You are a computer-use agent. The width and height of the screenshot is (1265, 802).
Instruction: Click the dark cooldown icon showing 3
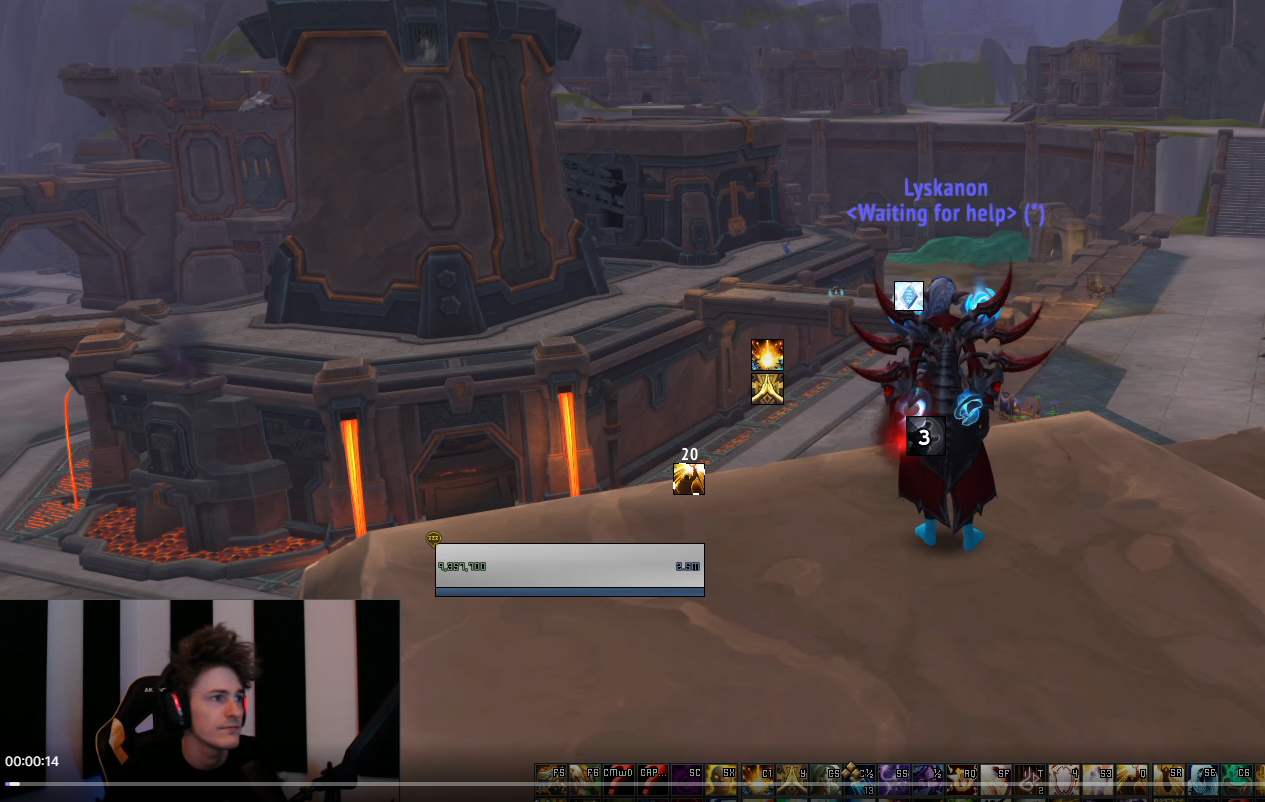(x=925, y=437)
